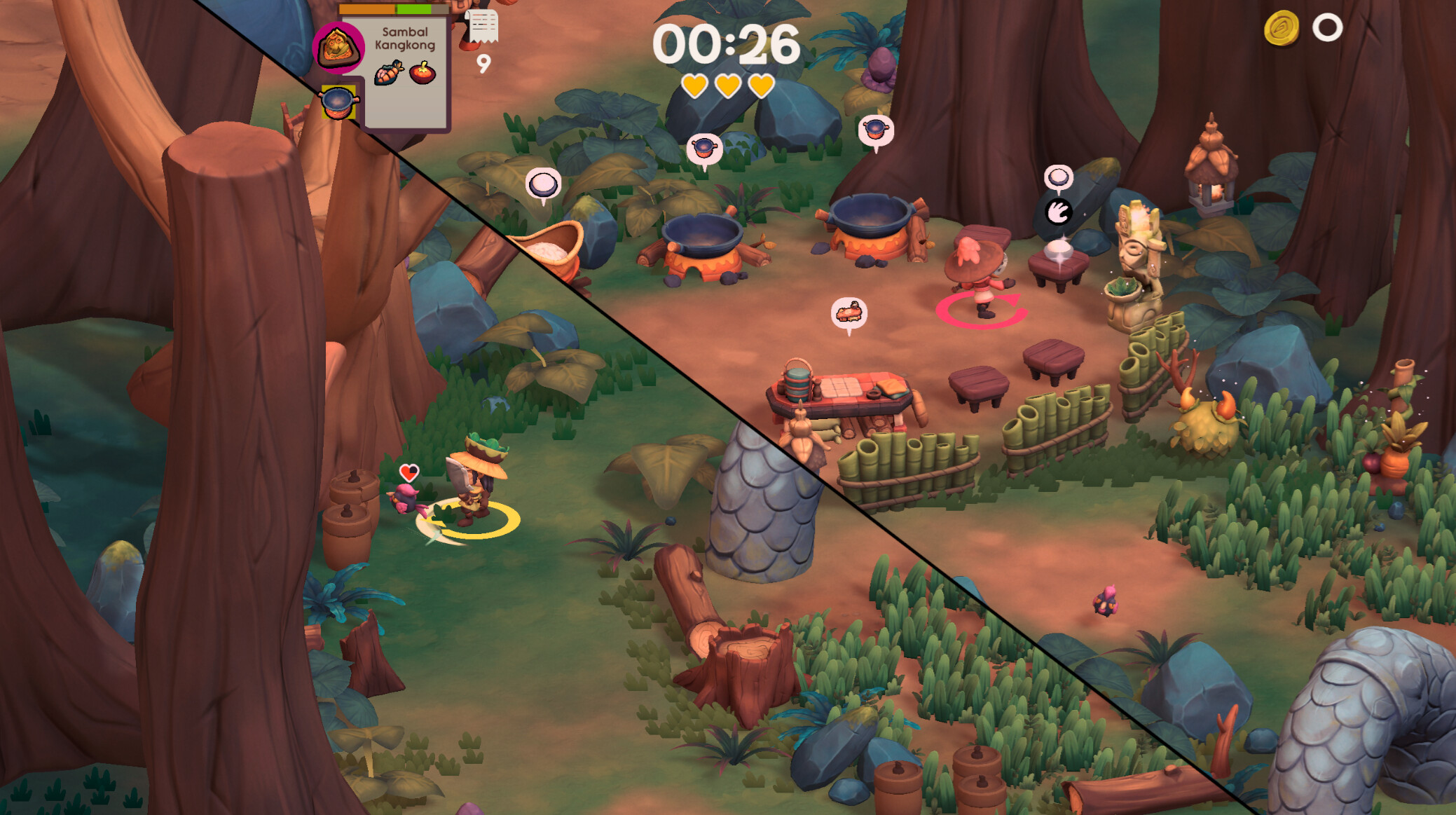1456x815 pixels.
Task: Click the cooking pot step icon
Action: pos(338,102)
